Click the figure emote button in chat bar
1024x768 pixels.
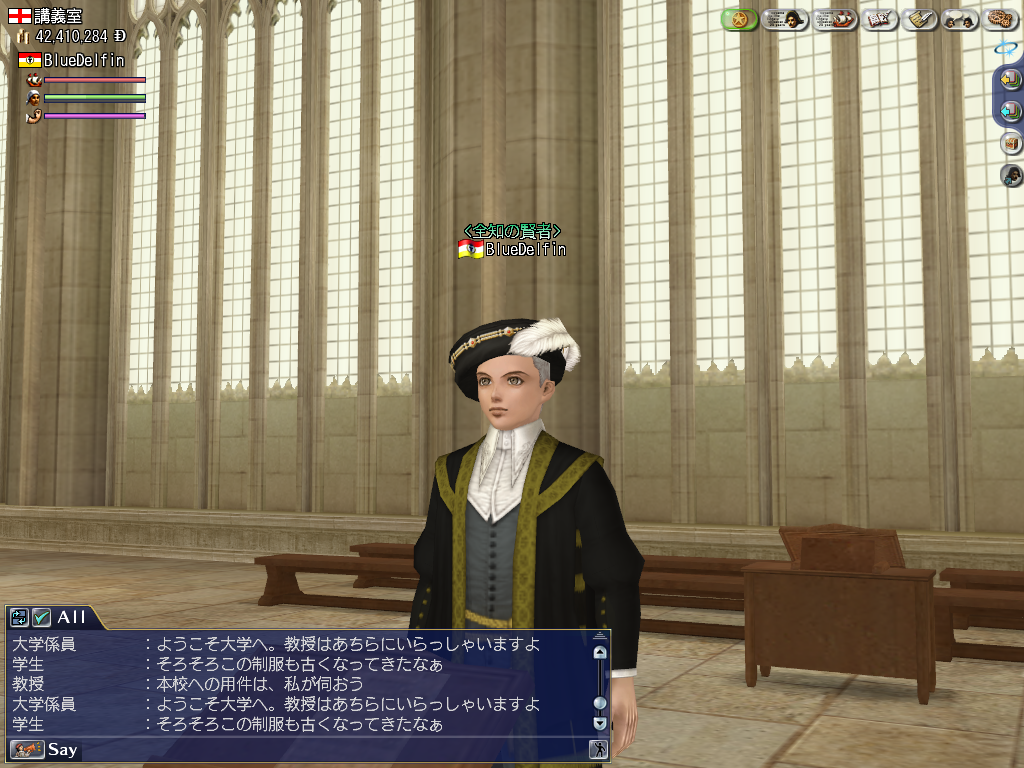pyautogui.click(x=599, y=749)
